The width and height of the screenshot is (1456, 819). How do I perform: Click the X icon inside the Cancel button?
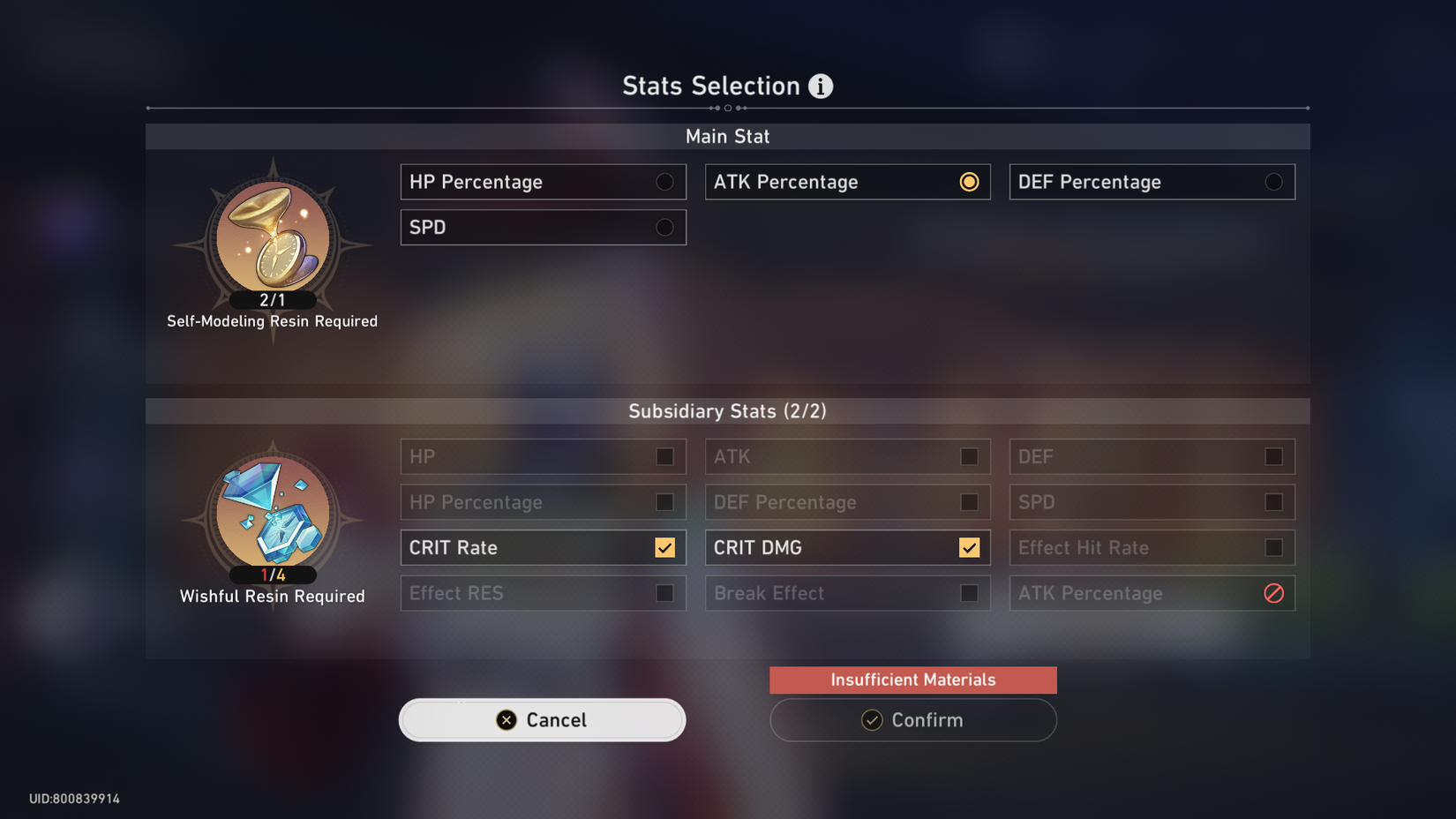505,719
